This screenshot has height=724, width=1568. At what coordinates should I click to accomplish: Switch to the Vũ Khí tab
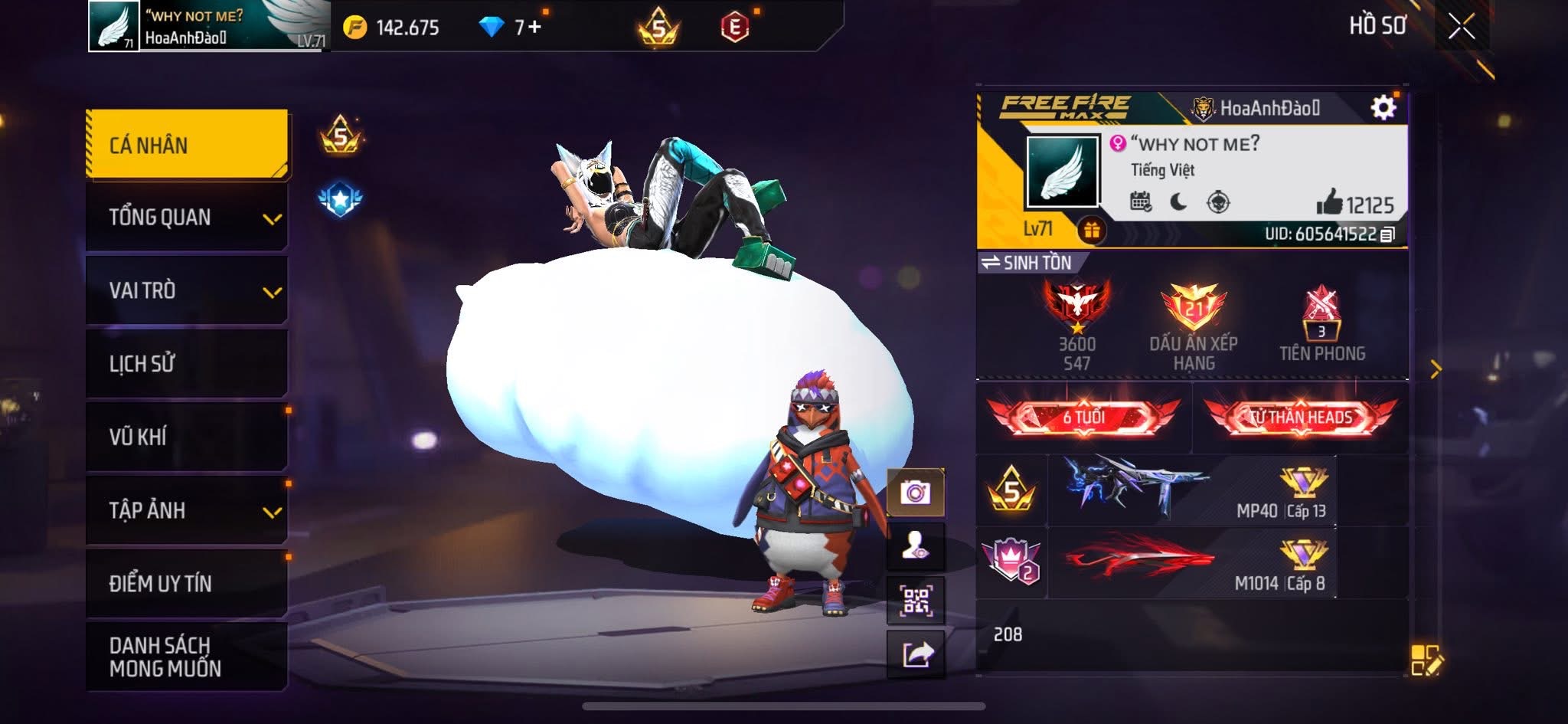pyautogui.click(x=187, y=437)
